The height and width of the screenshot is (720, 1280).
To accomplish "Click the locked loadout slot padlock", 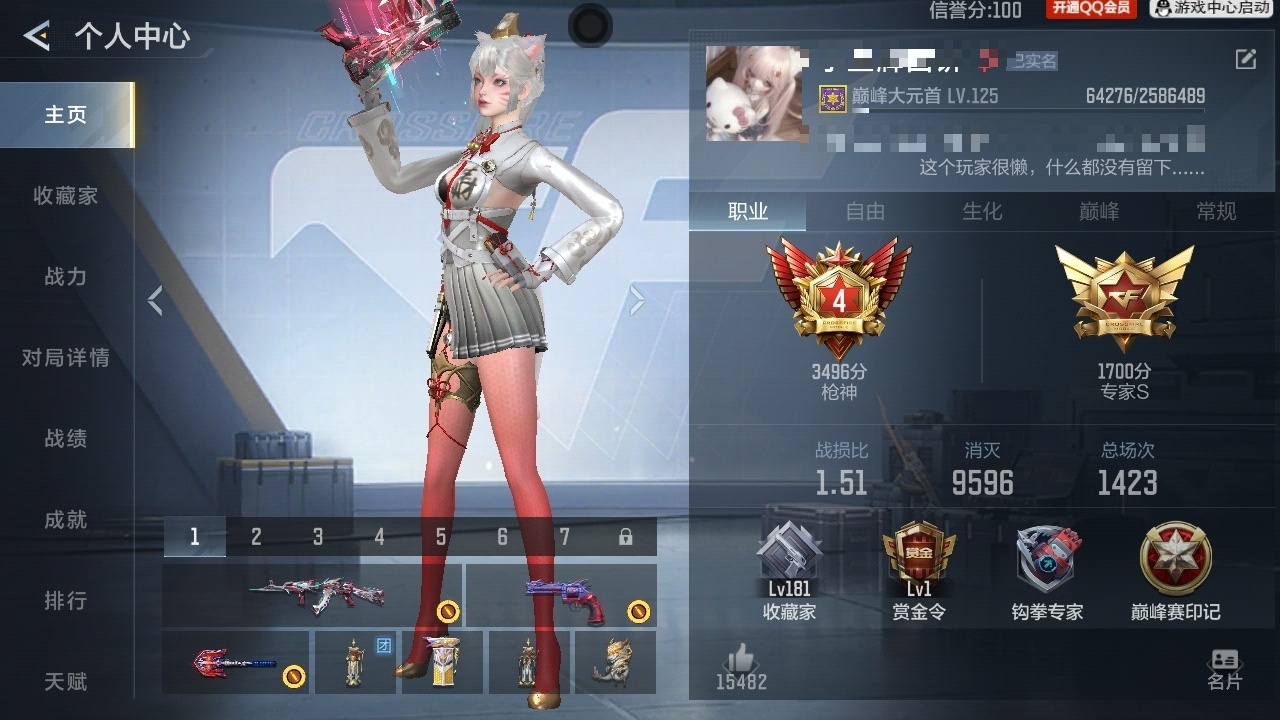I will [x=625, y=536].
